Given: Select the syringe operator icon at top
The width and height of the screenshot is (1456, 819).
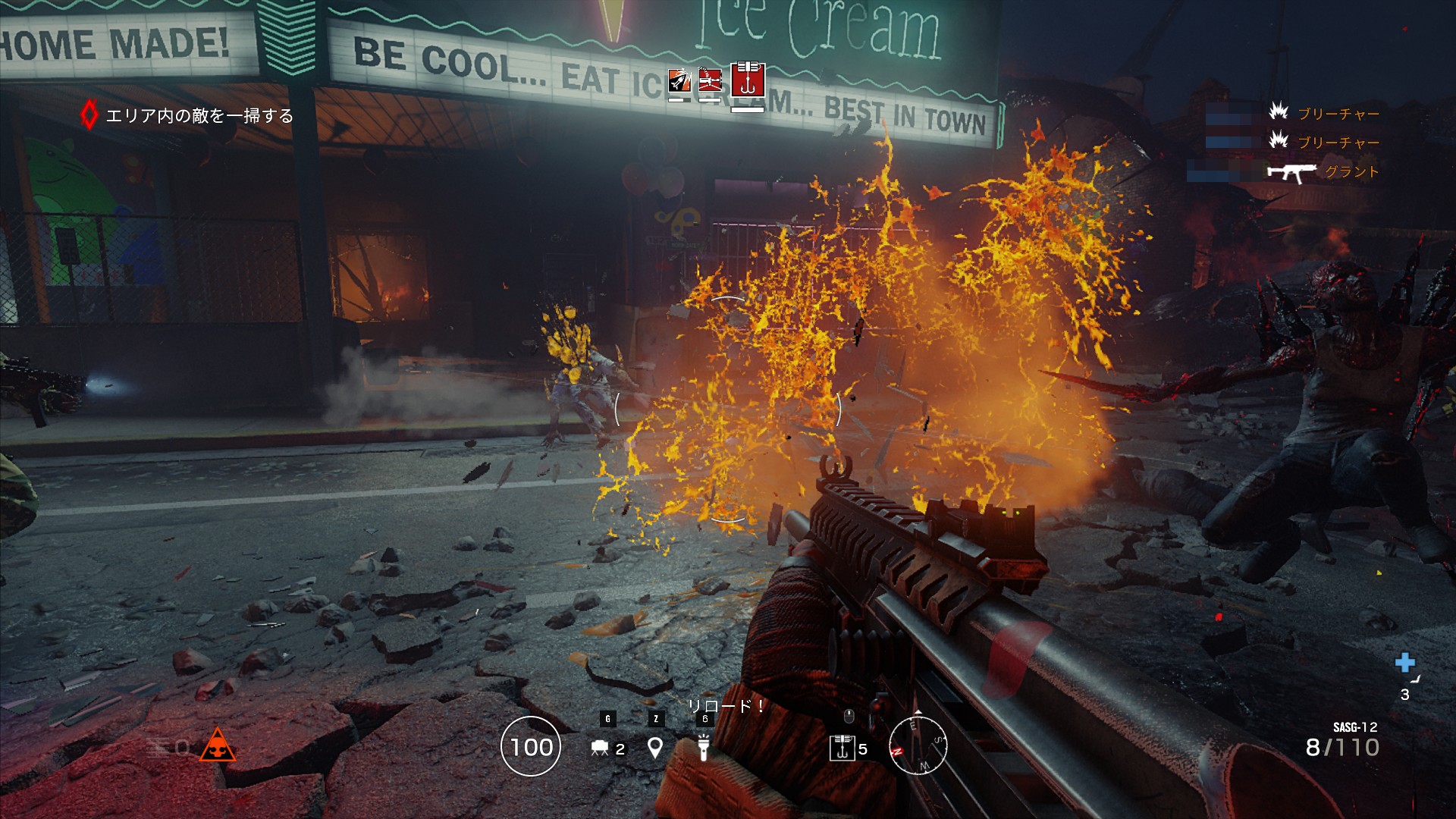Looking at the screenshot, I should 710,80.
